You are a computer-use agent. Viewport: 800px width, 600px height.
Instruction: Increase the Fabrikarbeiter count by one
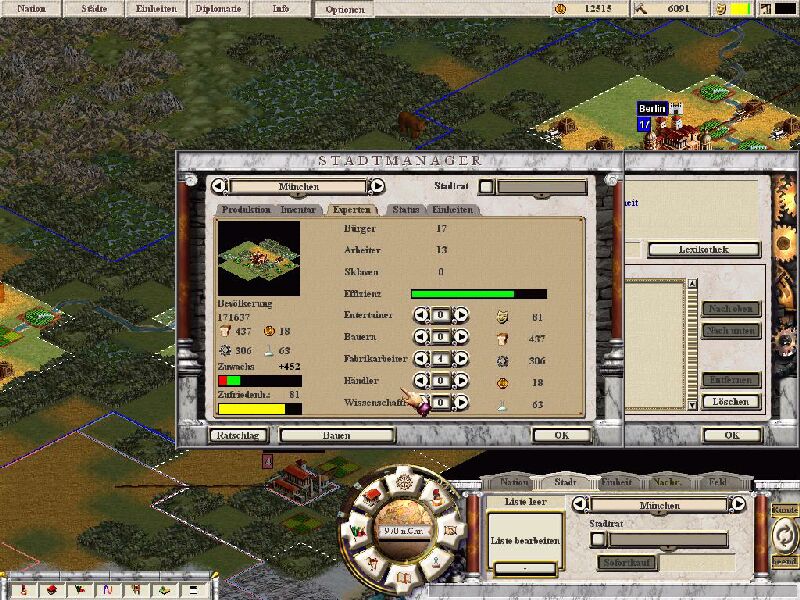(x=461, y=359)
